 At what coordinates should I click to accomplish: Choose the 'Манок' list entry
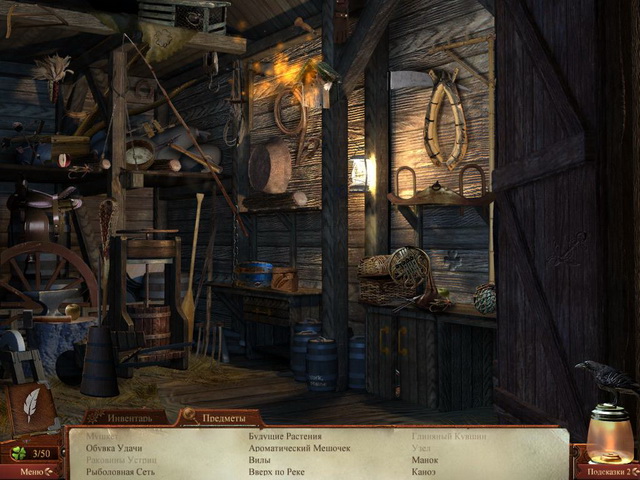point(425,460)
